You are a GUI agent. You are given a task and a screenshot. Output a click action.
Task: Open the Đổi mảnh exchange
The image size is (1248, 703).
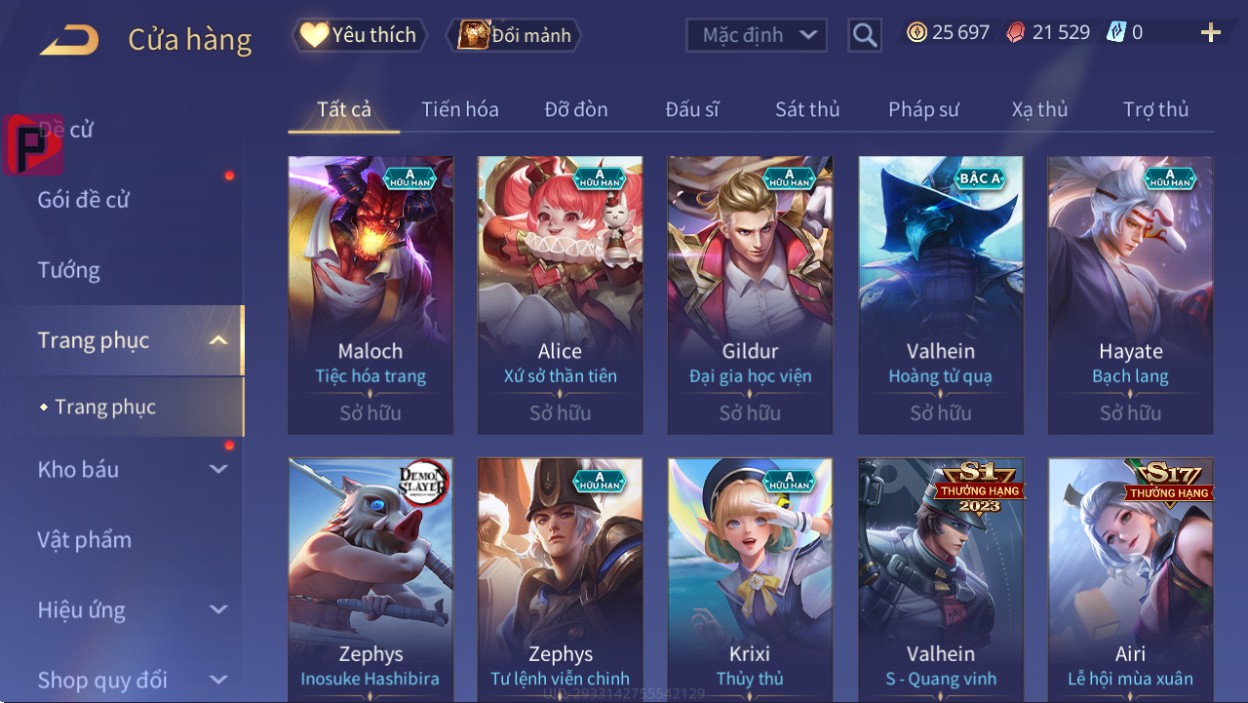pyautogui.click(x=515, y=35)
